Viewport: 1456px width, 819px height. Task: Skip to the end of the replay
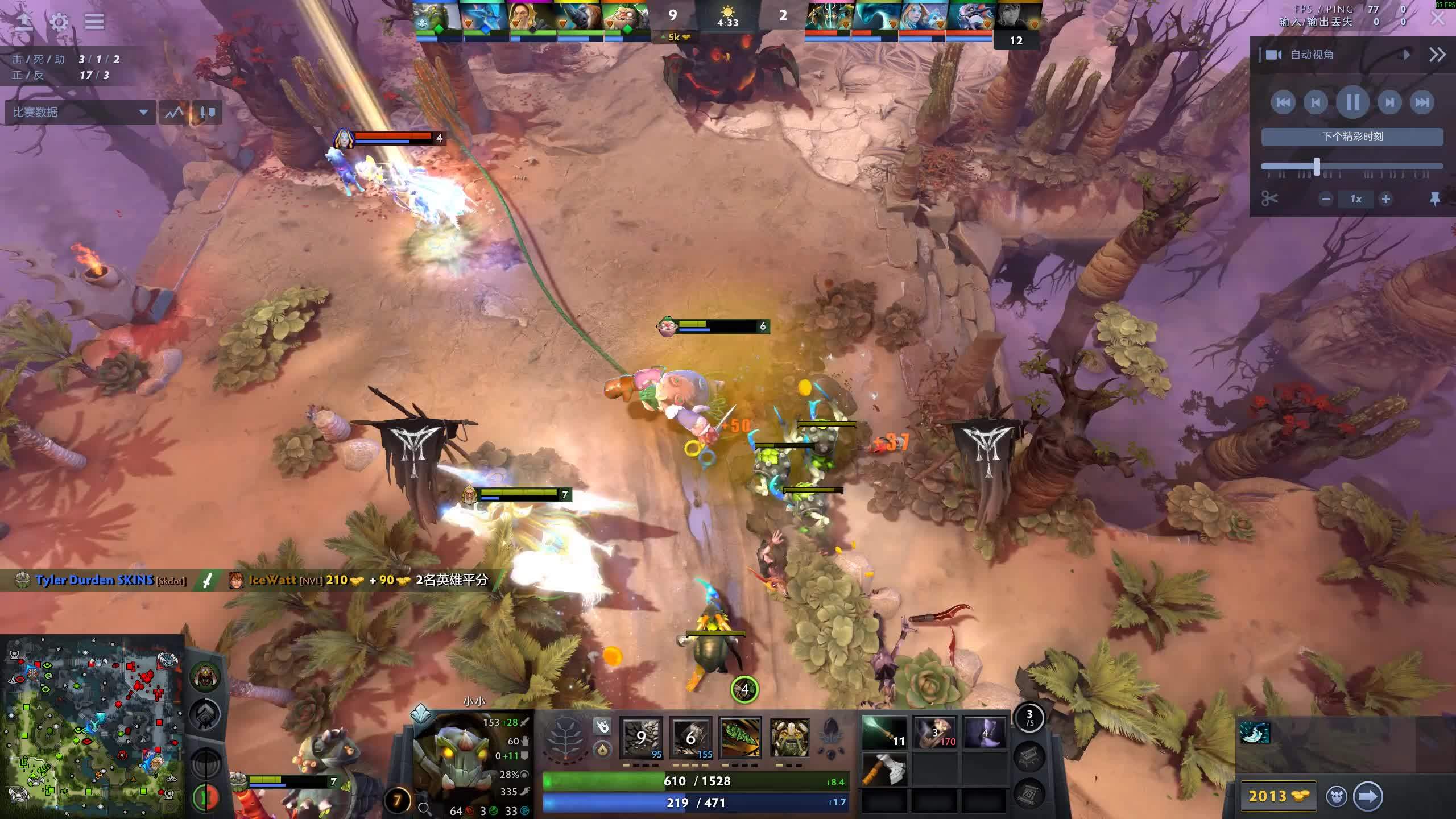point(1422,102)
